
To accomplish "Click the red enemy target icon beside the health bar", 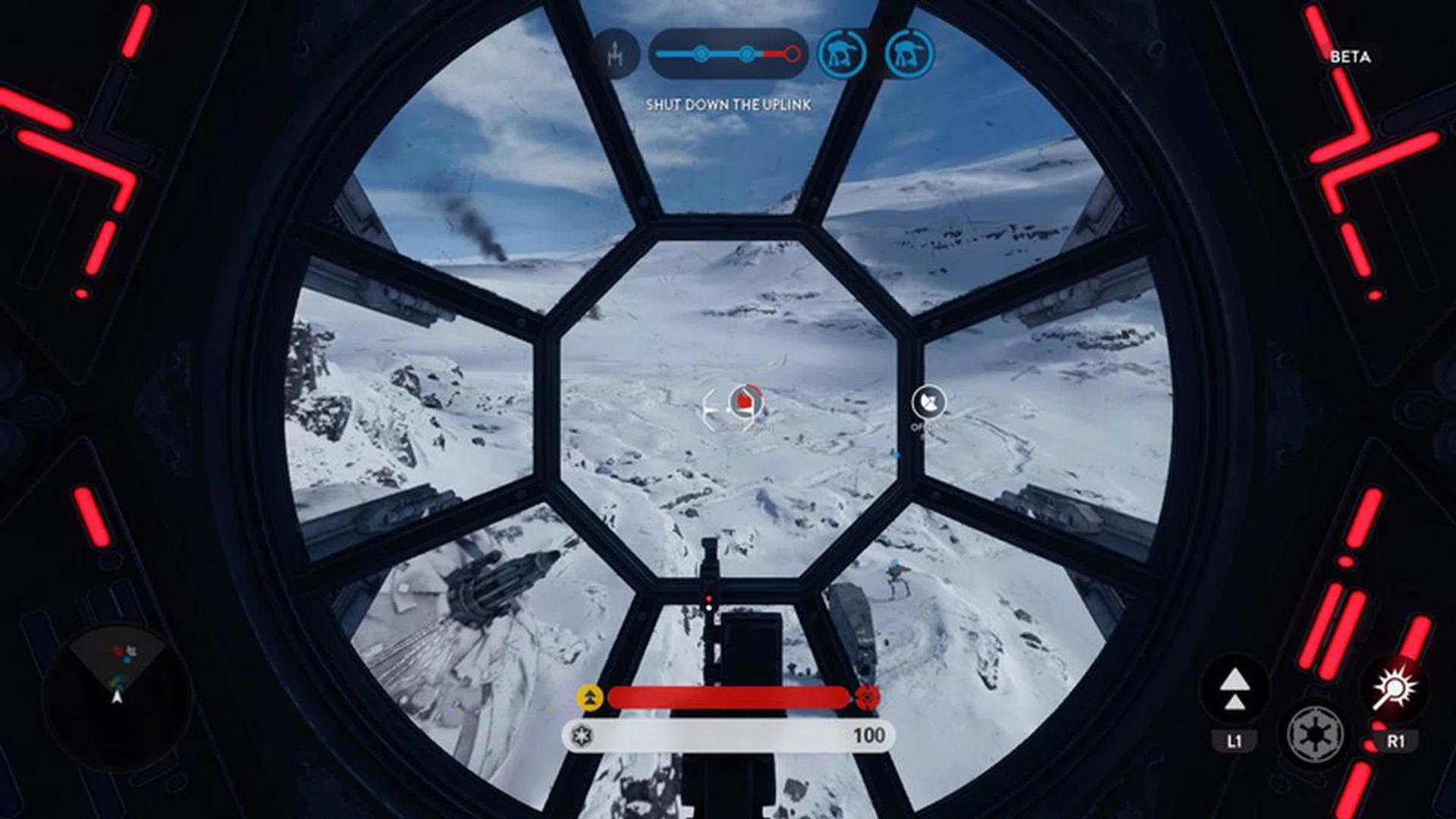I will (x=866, y=695).
